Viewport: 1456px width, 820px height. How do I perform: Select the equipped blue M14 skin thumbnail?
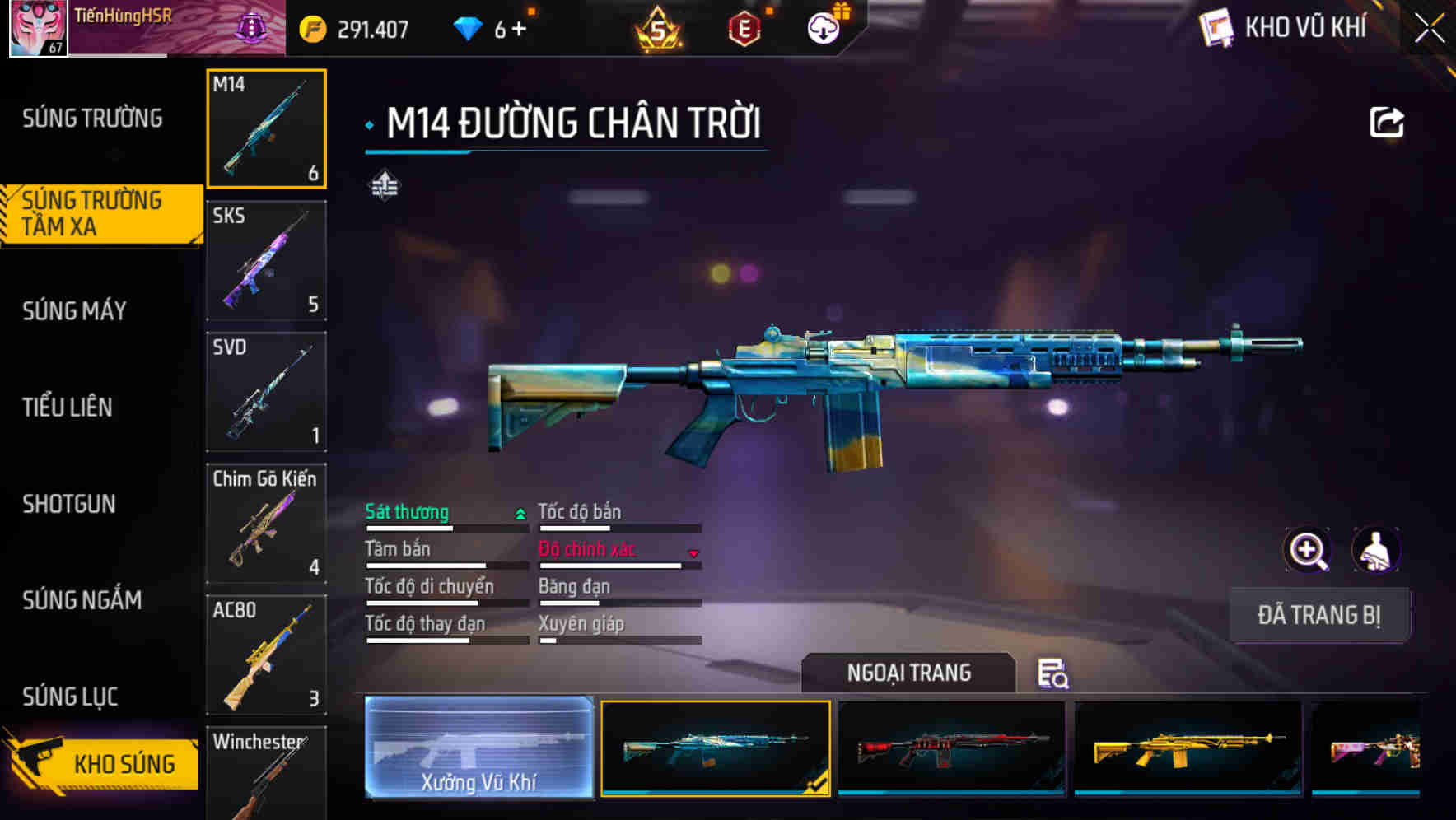coord(715,749)
